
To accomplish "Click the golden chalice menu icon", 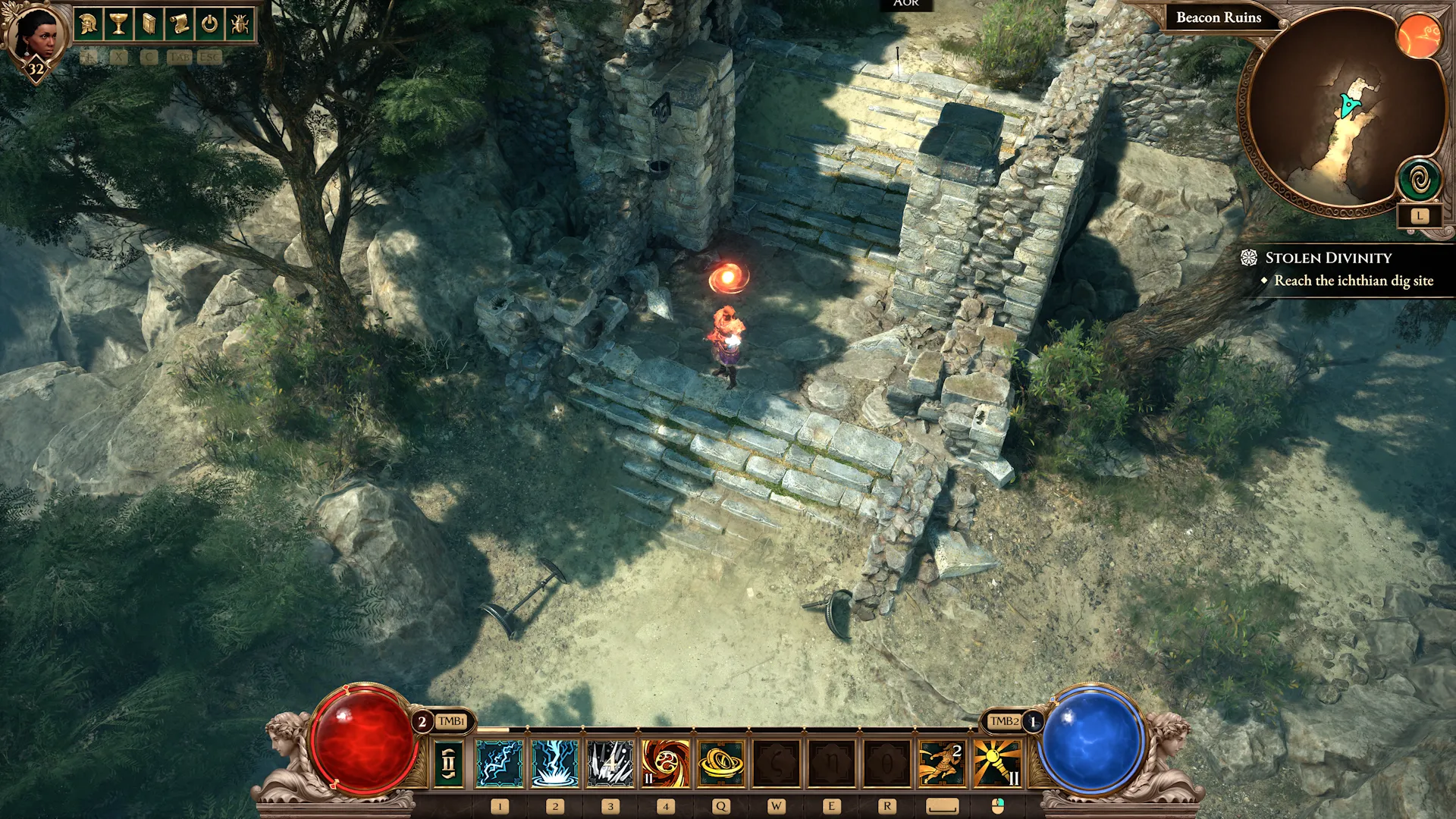I will pyautogui.click(x=119, y=24).
